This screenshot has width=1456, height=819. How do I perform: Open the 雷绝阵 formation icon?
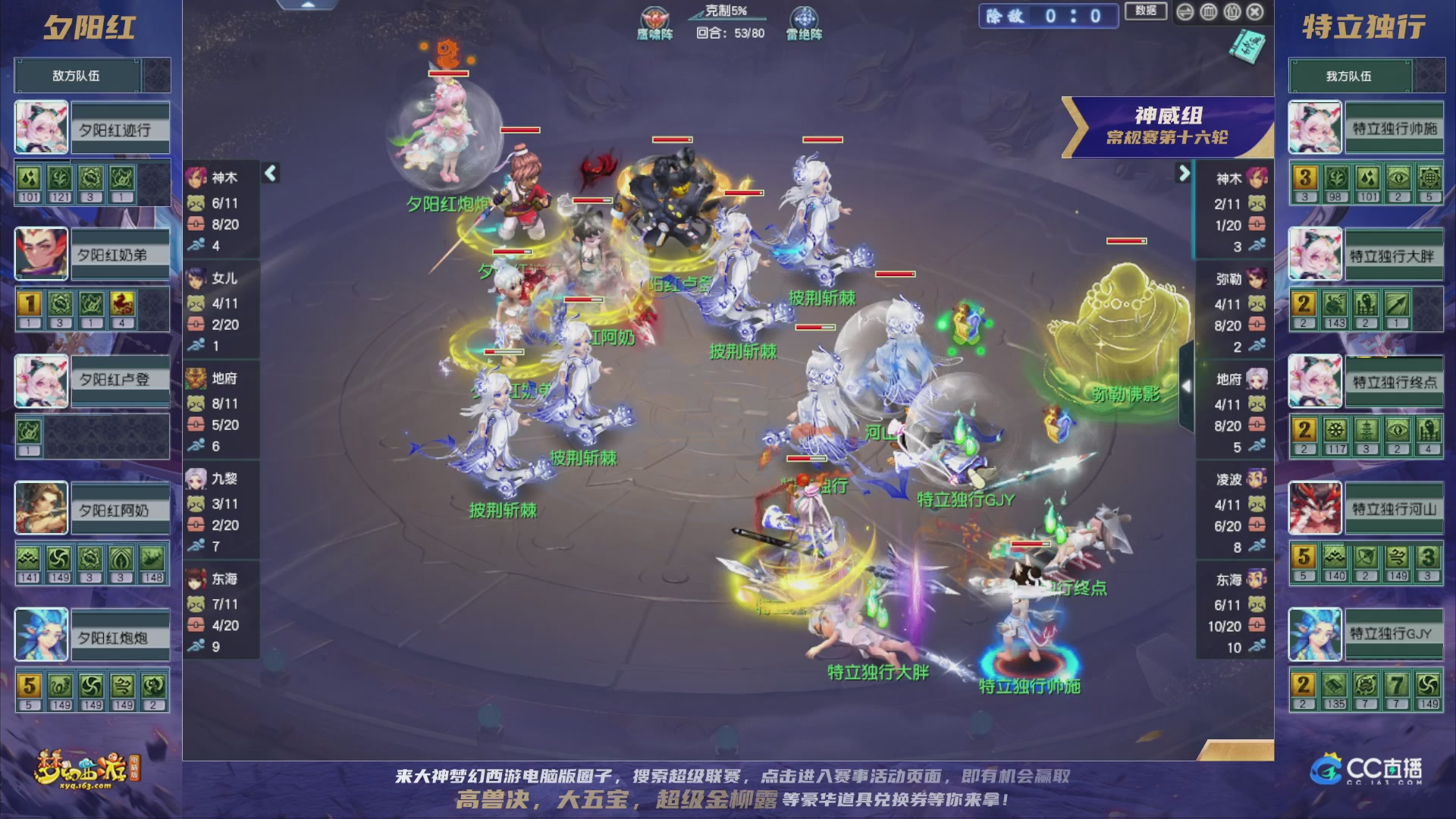802,15
